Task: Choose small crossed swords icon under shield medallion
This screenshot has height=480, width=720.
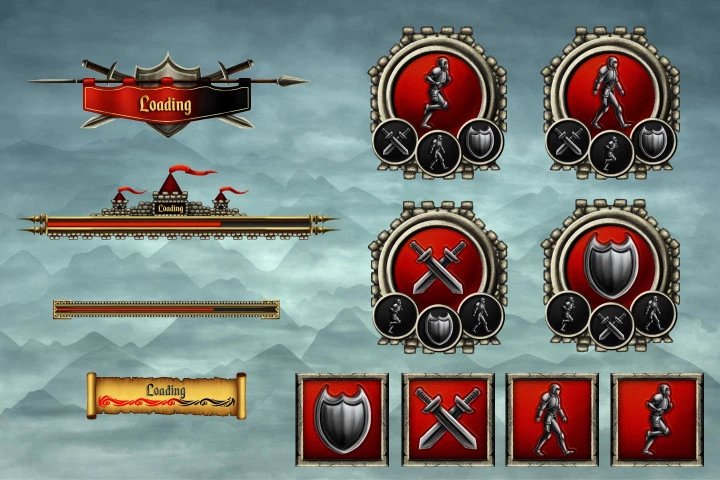Action: click(x=610, y=326)
